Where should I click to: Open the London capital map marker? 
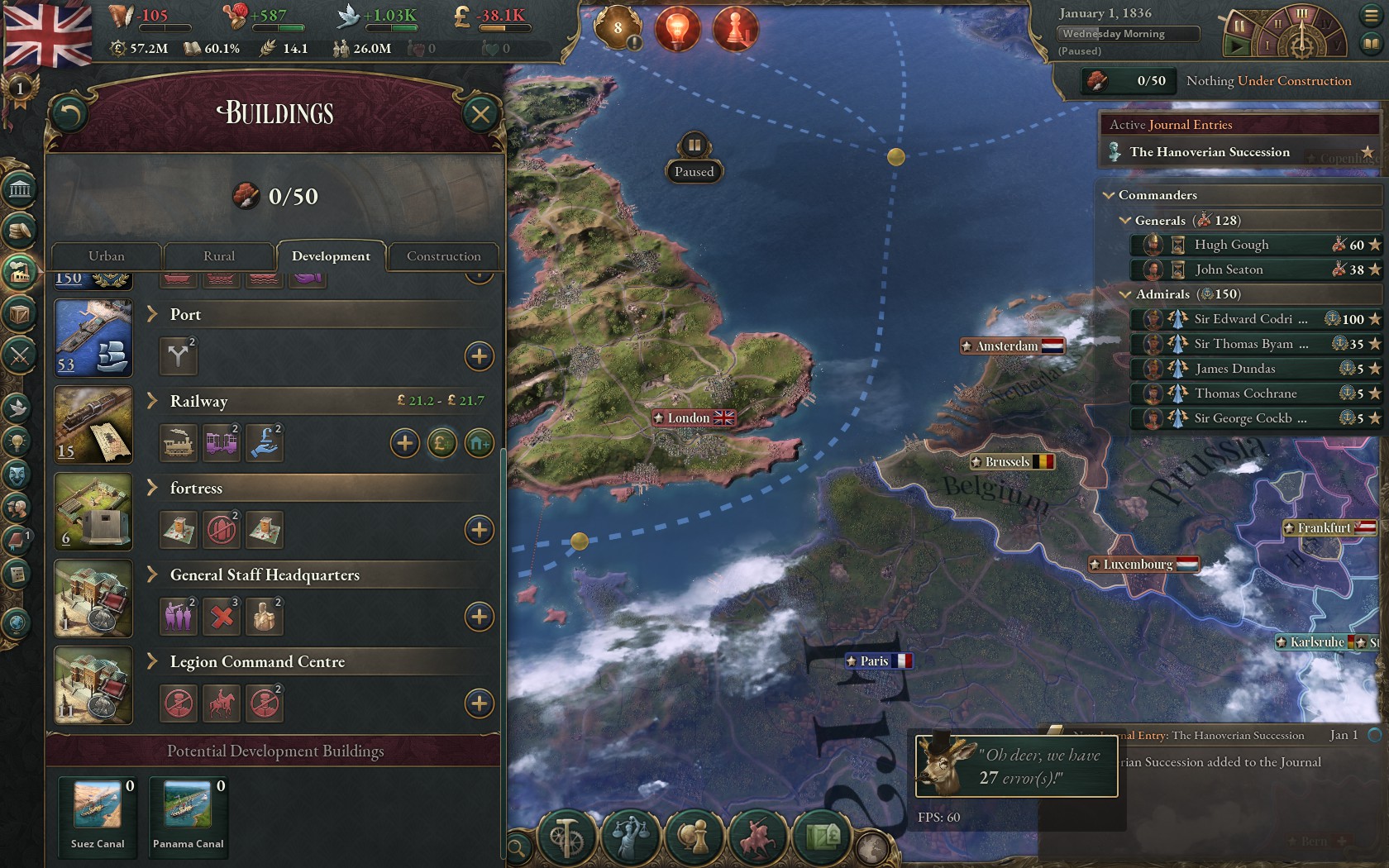click(x=693, y=418)
